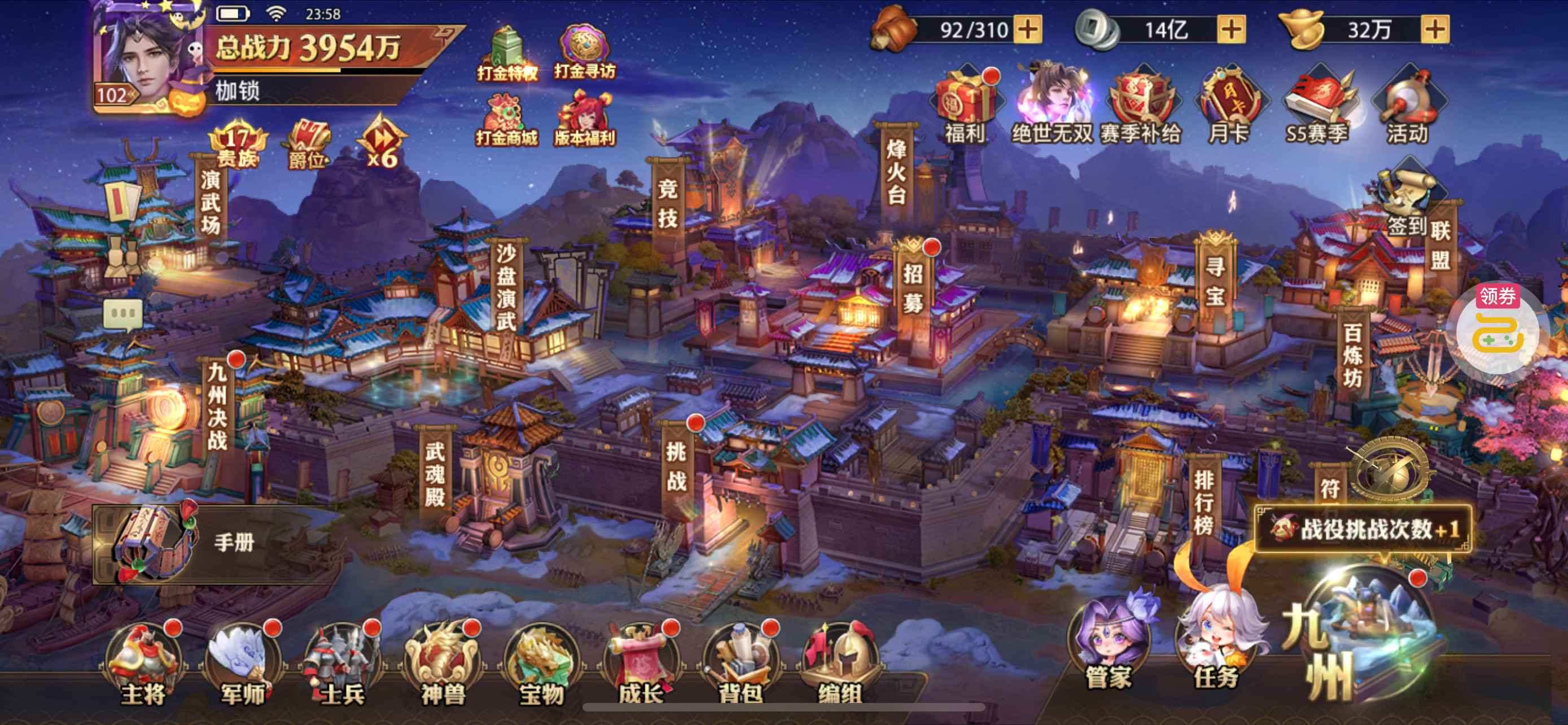Open the 任务 quests panel
Image resolution: width=1568 pixels, height=725 pixels.
1216,645
